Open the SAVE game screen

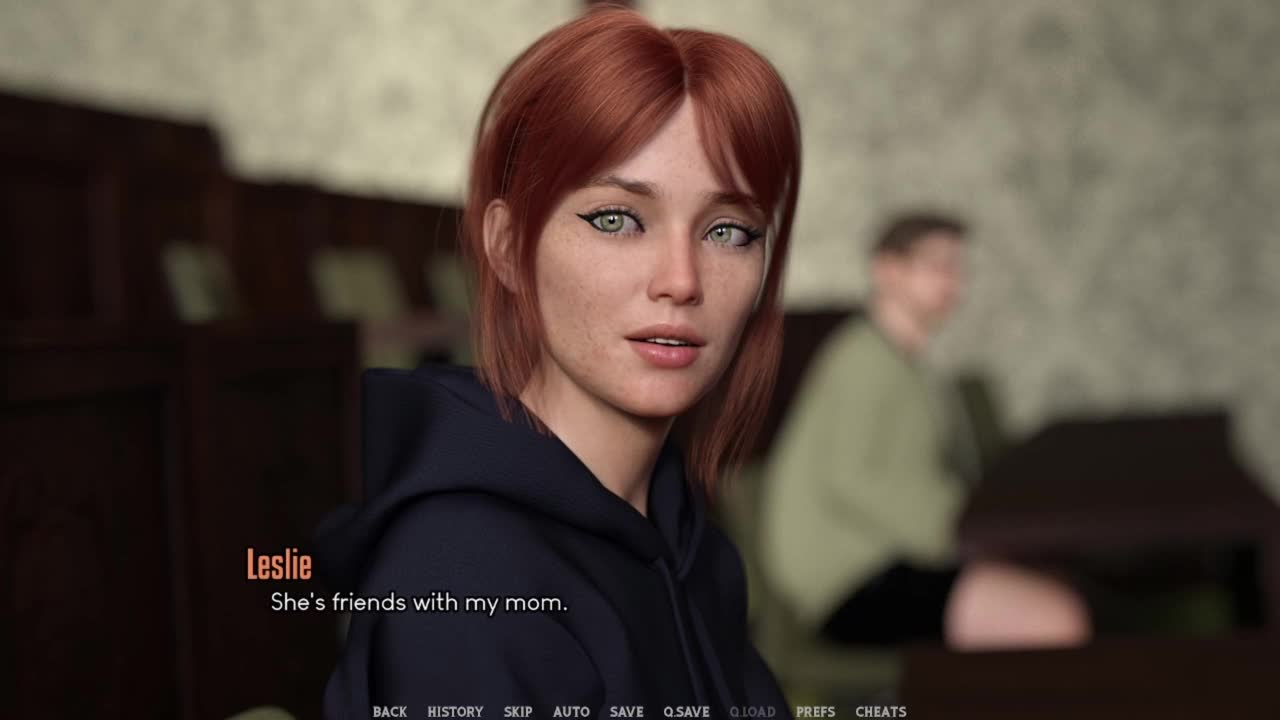click(626, 712)
